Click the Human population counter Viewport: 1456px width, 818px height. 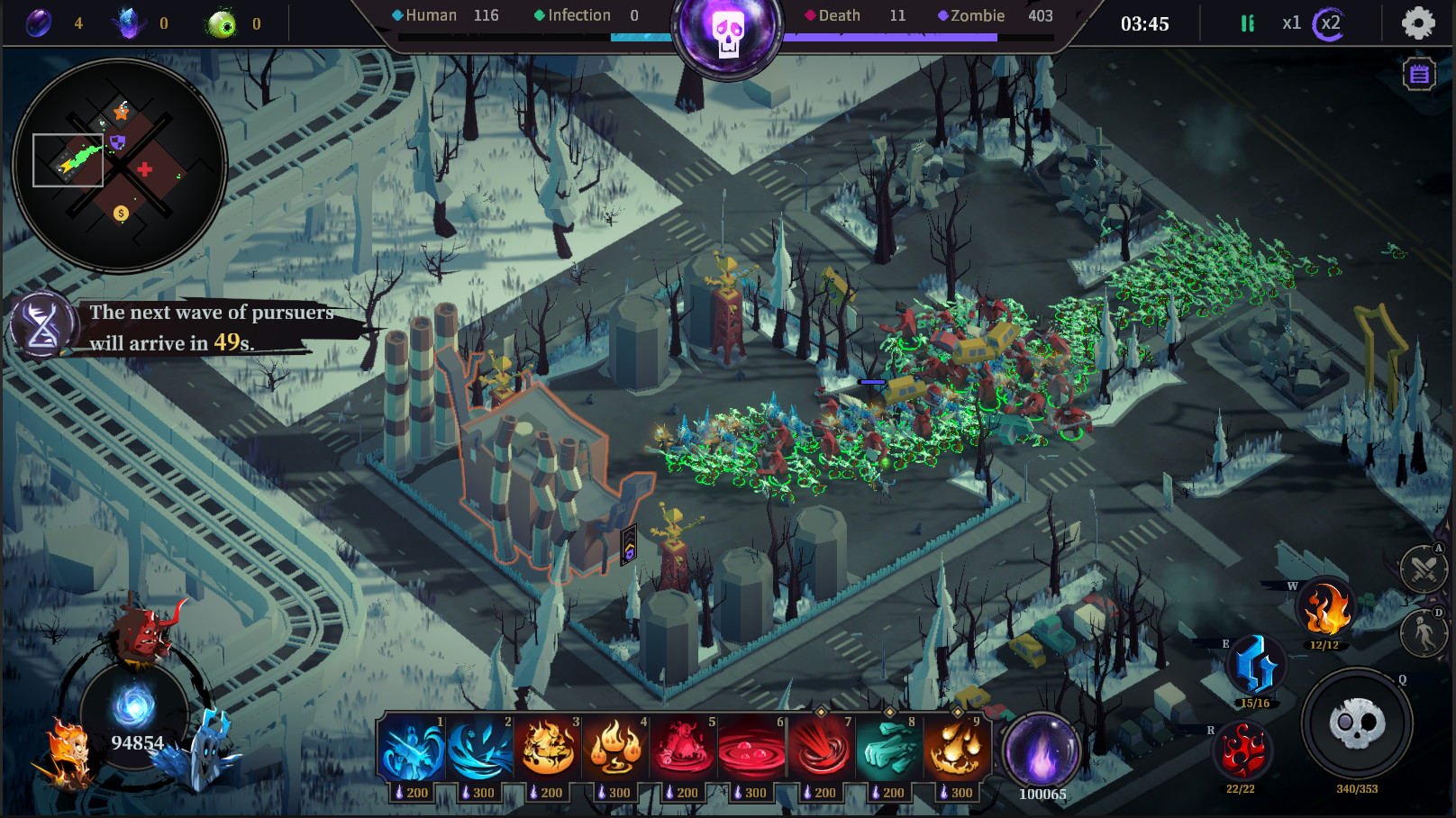point(431,15)
